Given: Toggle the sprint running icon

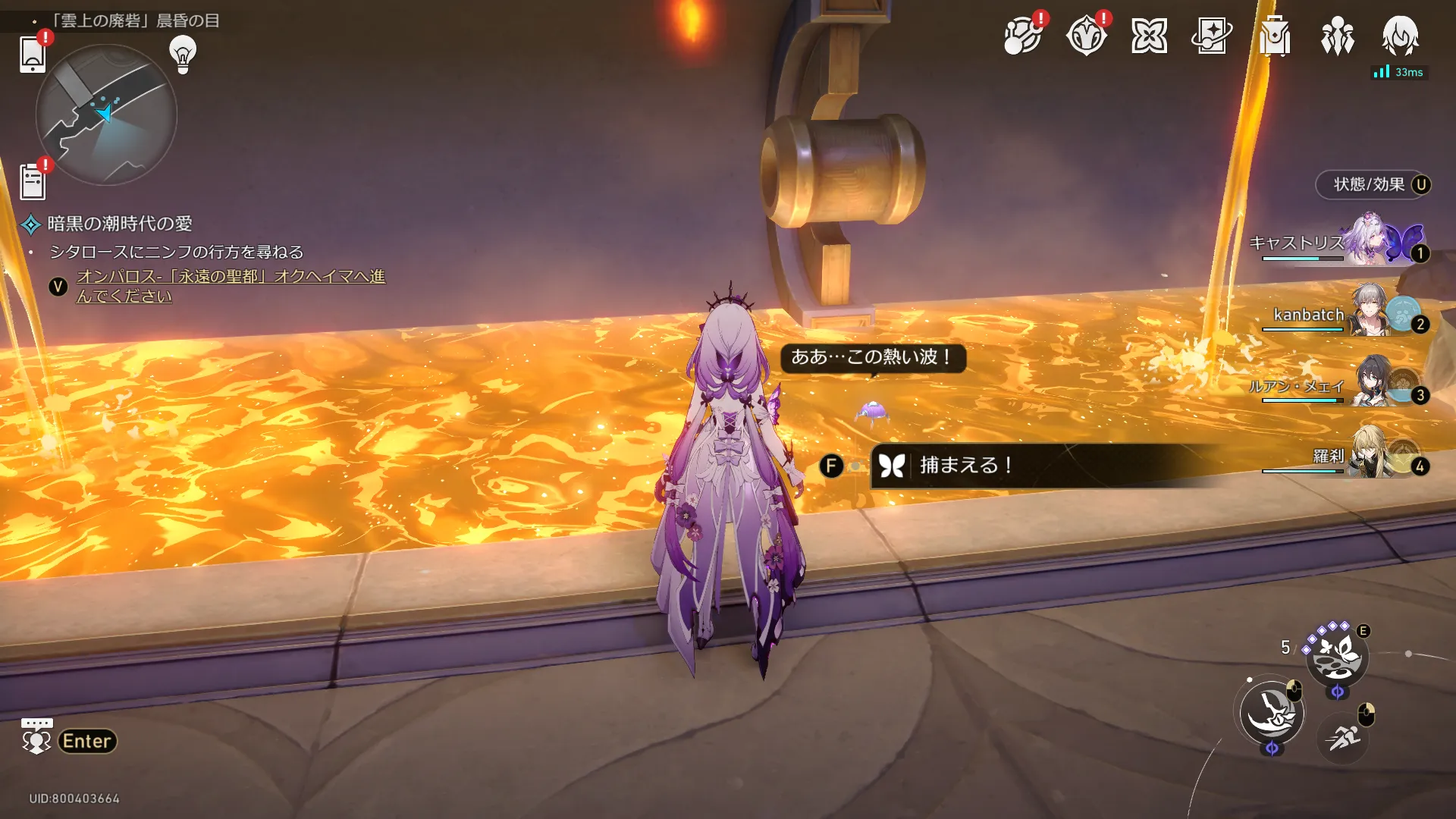Looking at the screenshot, I should pos(1342,736).
